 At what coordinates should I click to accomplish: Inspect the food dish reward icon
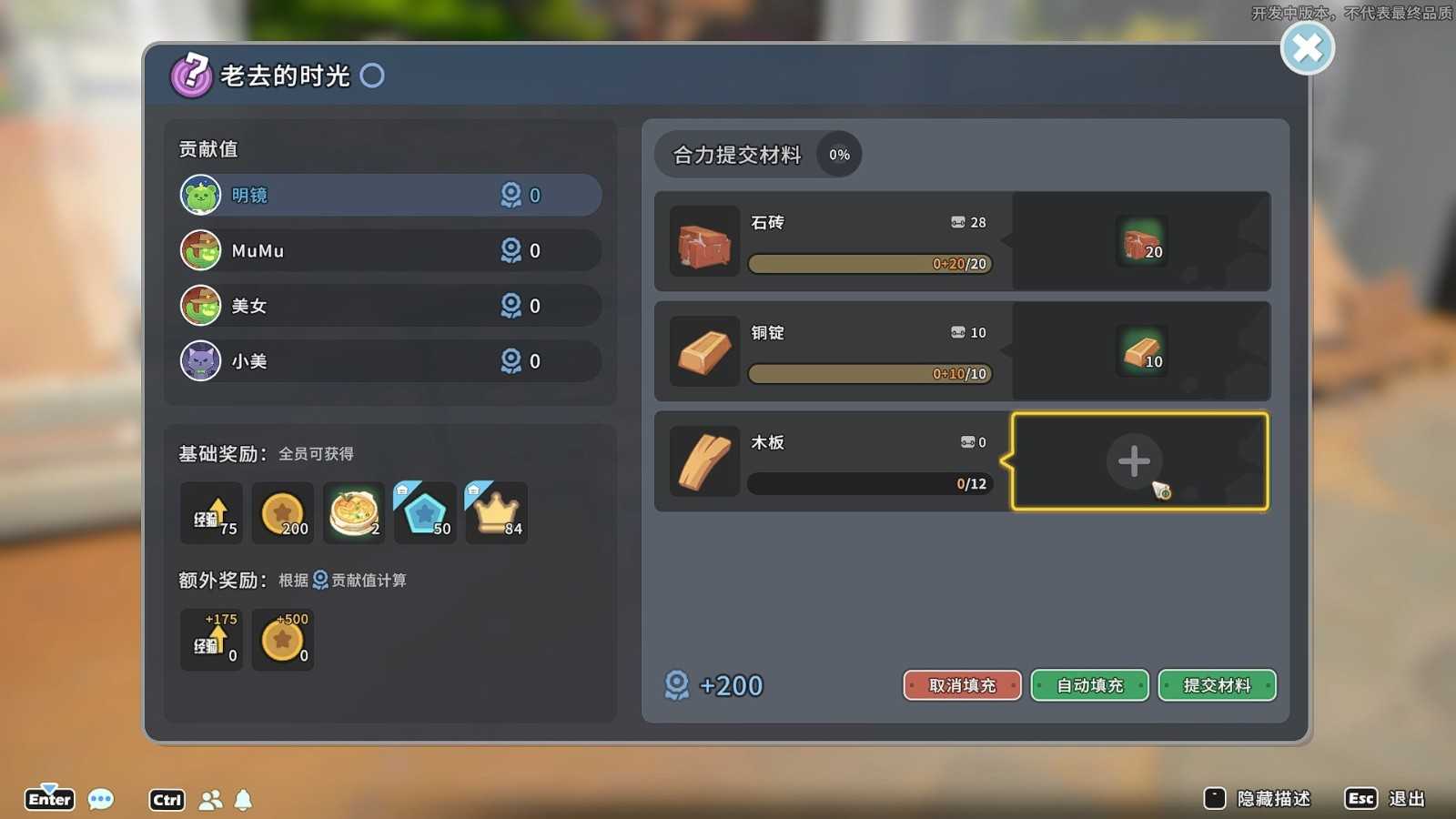[354, 513]
